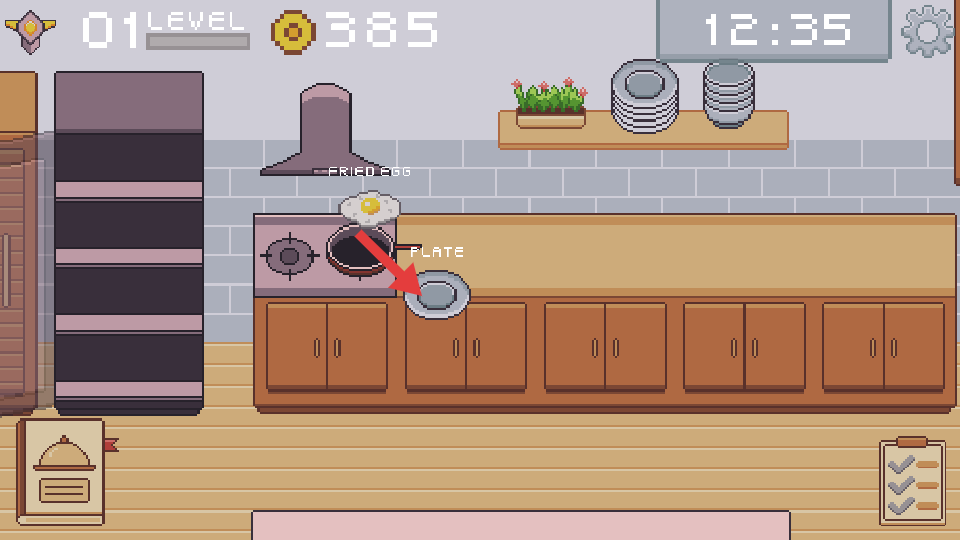Open the settings gear menu
Viewport: 960px width, 540px height.
click(x=927, y=31)
